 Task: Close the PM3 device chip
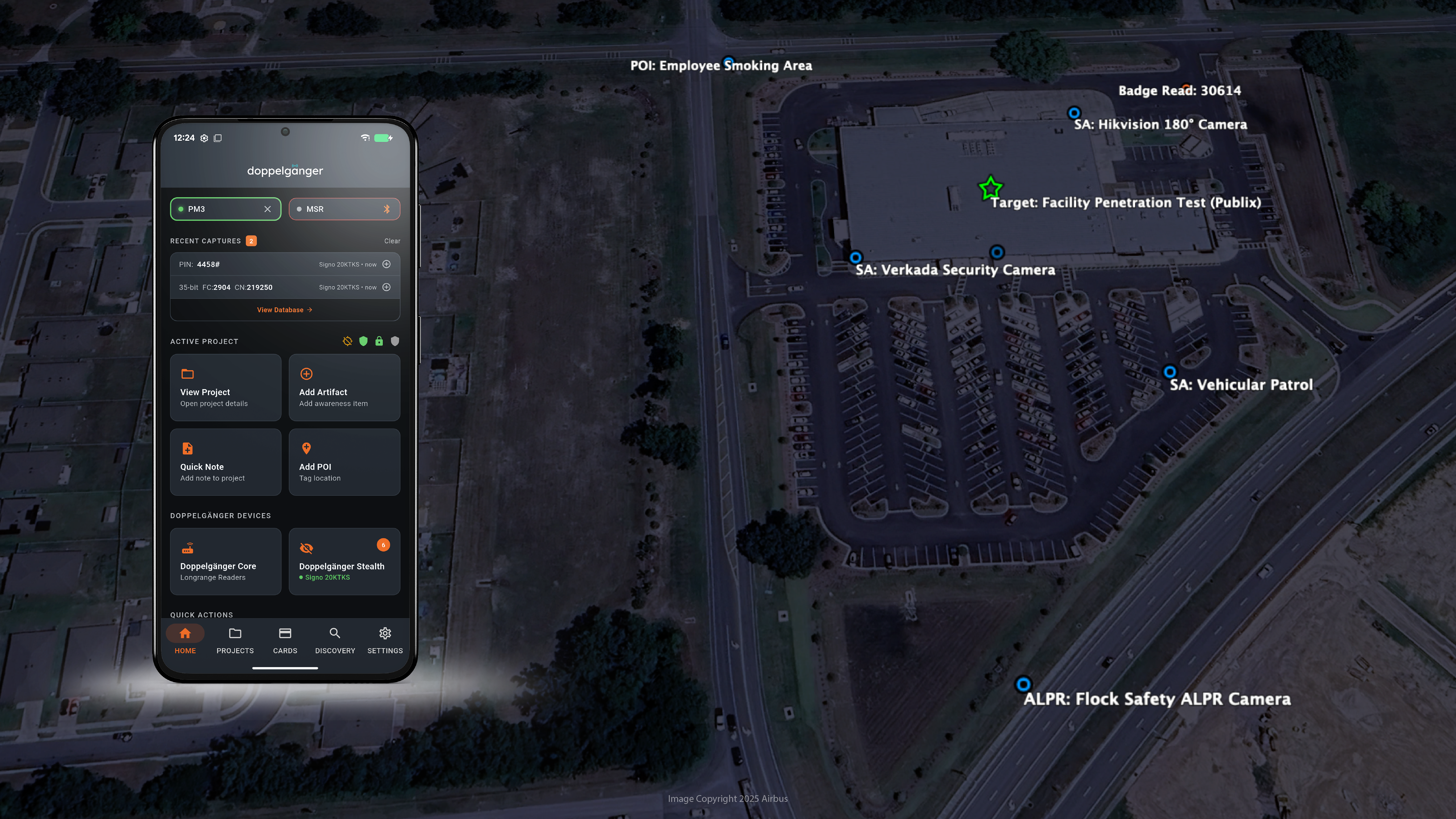click(267, 209)
